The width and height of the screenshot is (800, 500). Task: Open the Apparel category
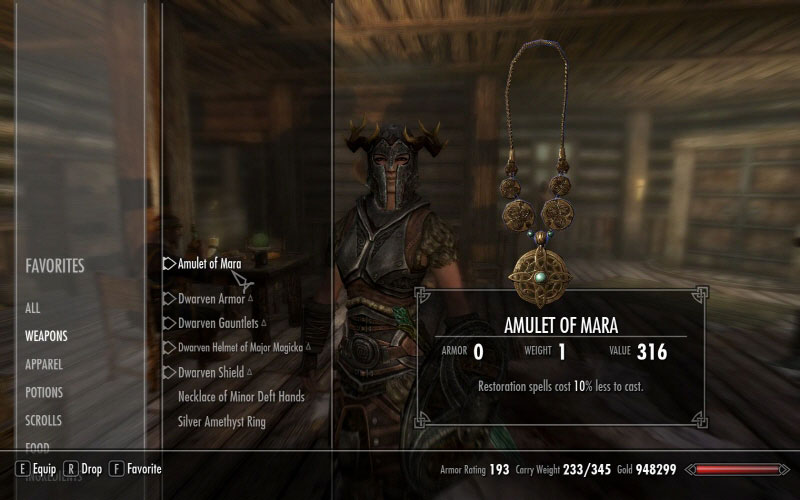point(44,365)
